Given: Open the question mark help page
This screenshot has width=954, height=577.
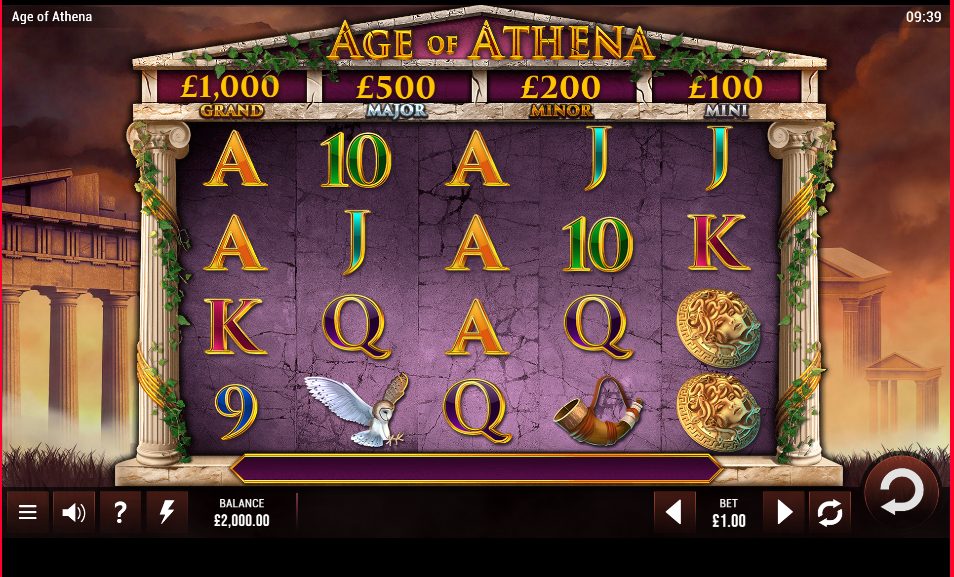Looking at the screenshot, I should 120,513.
